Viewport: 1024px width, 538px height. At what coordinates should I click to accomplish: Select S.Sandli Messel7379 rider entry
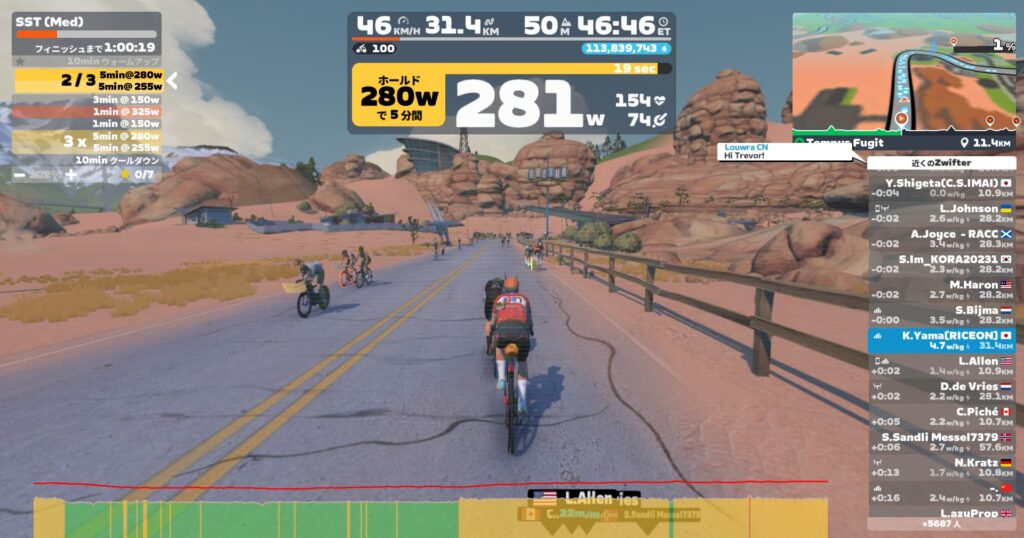941,441
